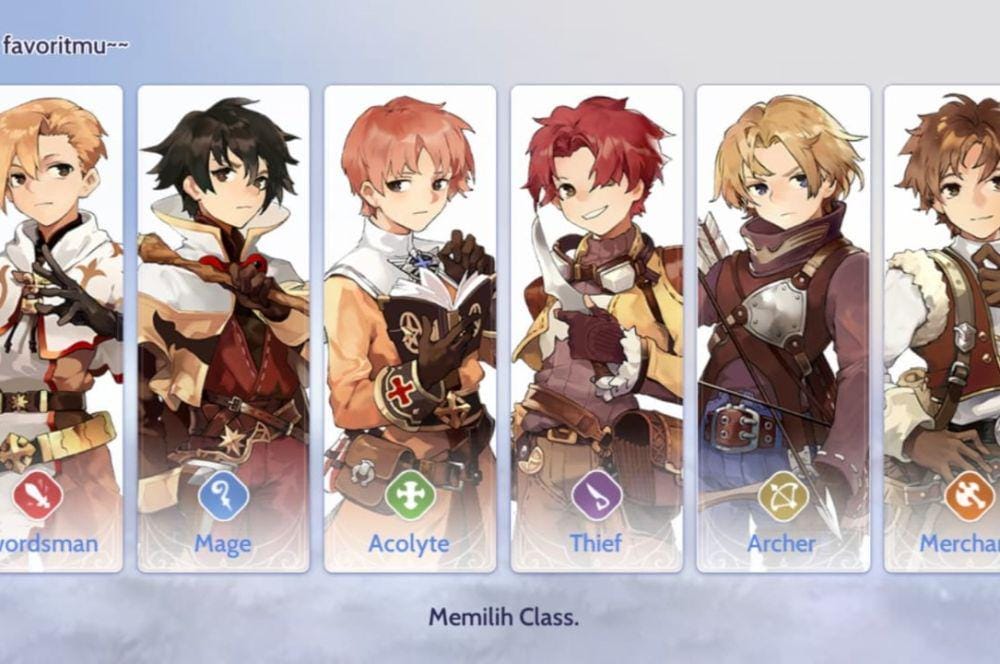
Task: Select the Swordsman class card
Action: (58, 328)
